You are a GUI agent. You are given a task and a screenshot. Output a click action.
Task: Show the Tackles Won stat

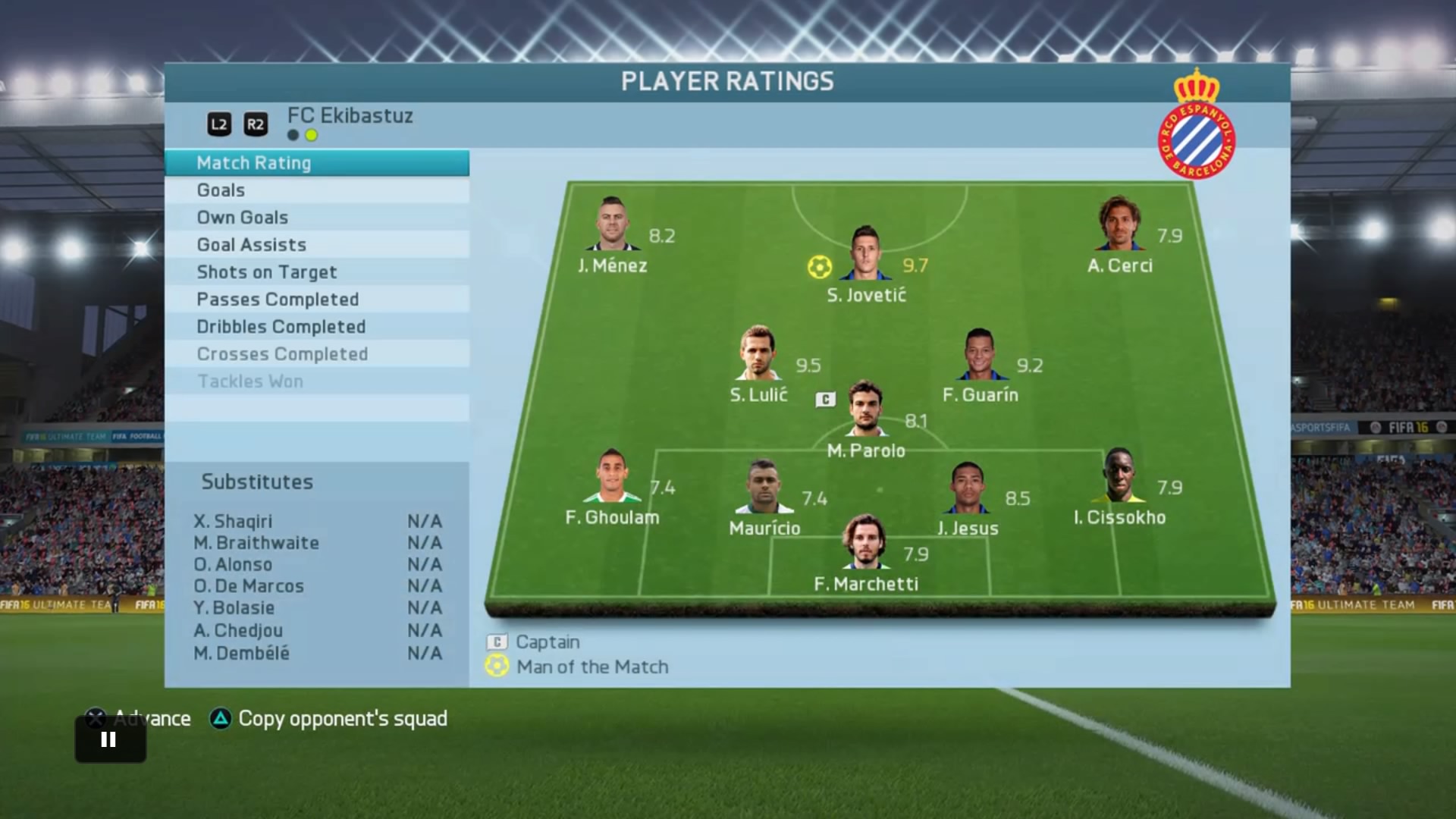(316, 381)
